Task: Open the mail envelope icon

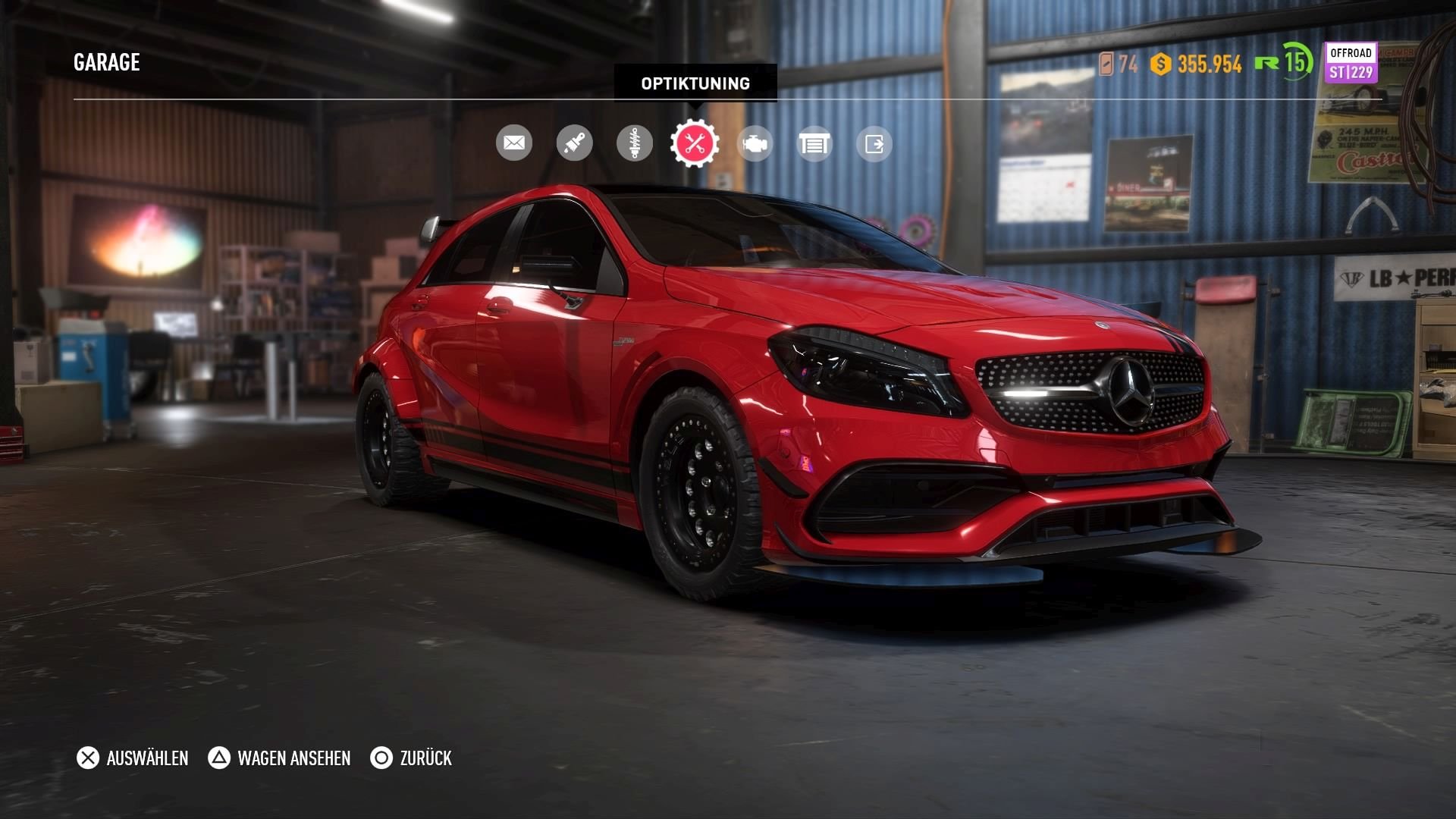Action: click(515, 143)
